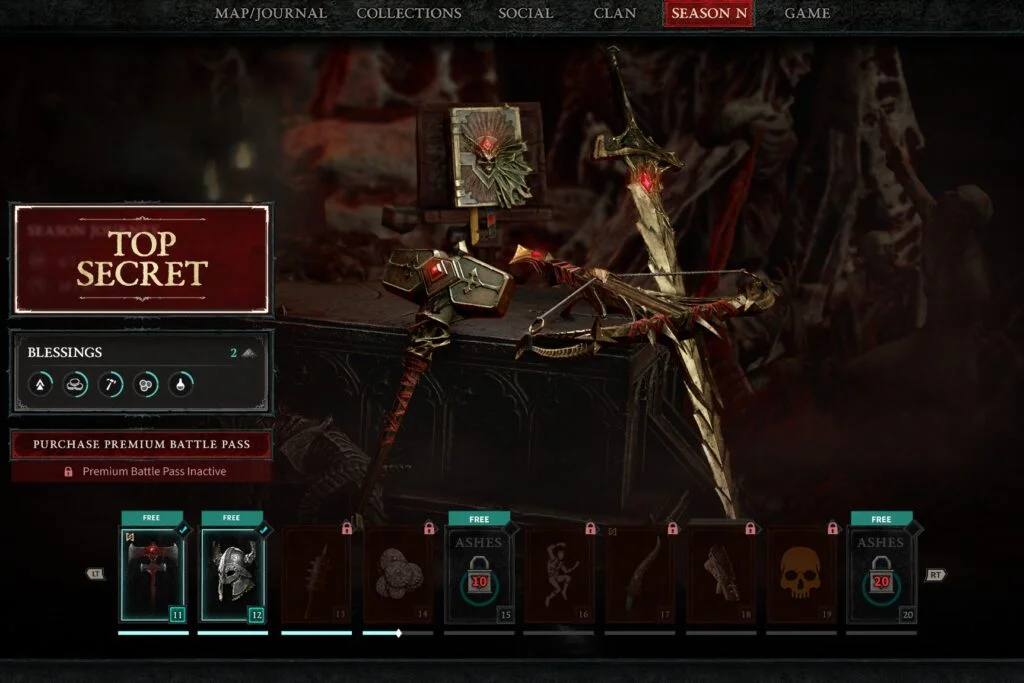Inspect the tier 19 skull reward

pyautogui.click(x=801, y=575)
